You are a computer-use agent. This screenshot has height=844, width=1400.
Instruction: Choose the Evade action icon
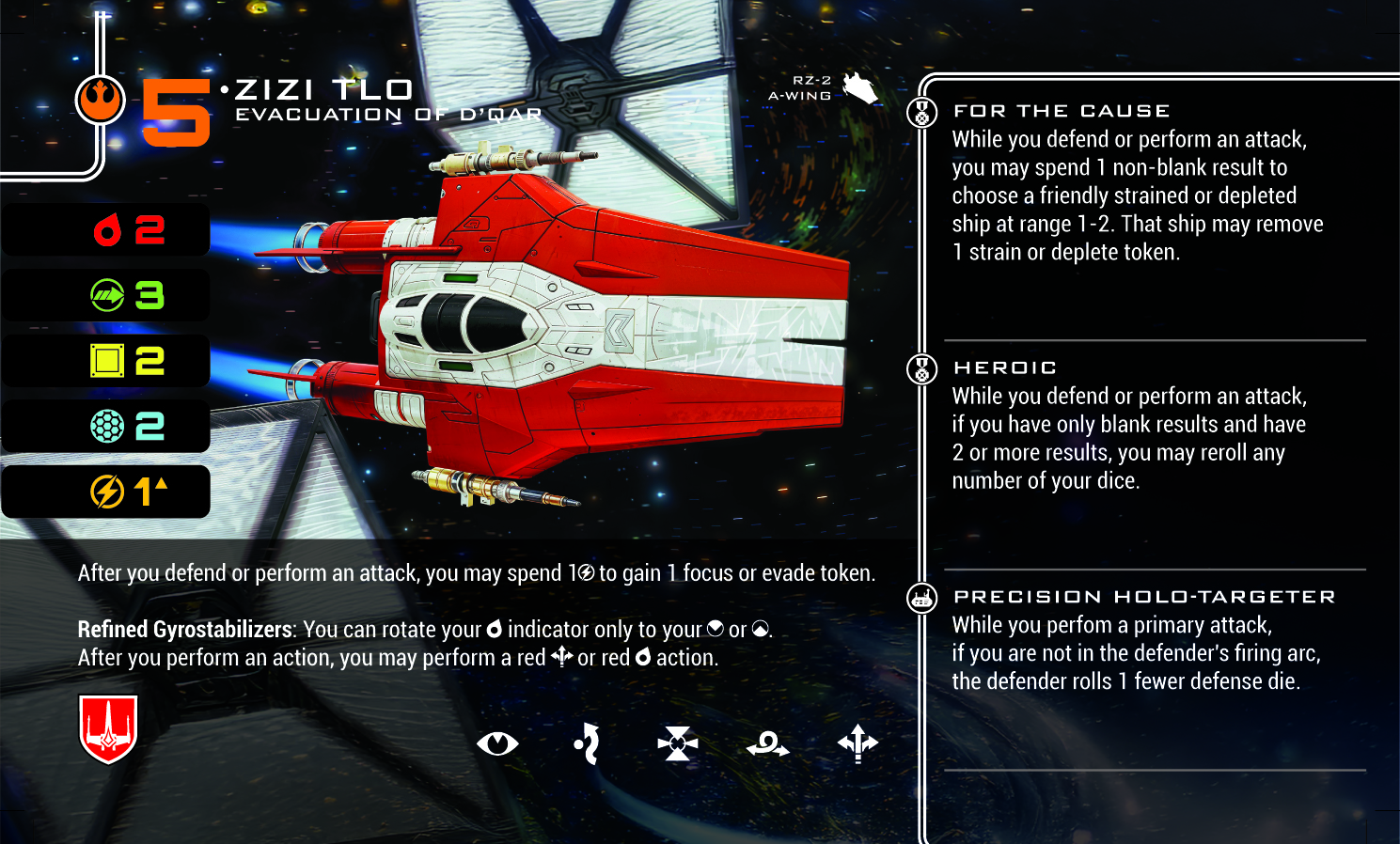click(588, 744)
